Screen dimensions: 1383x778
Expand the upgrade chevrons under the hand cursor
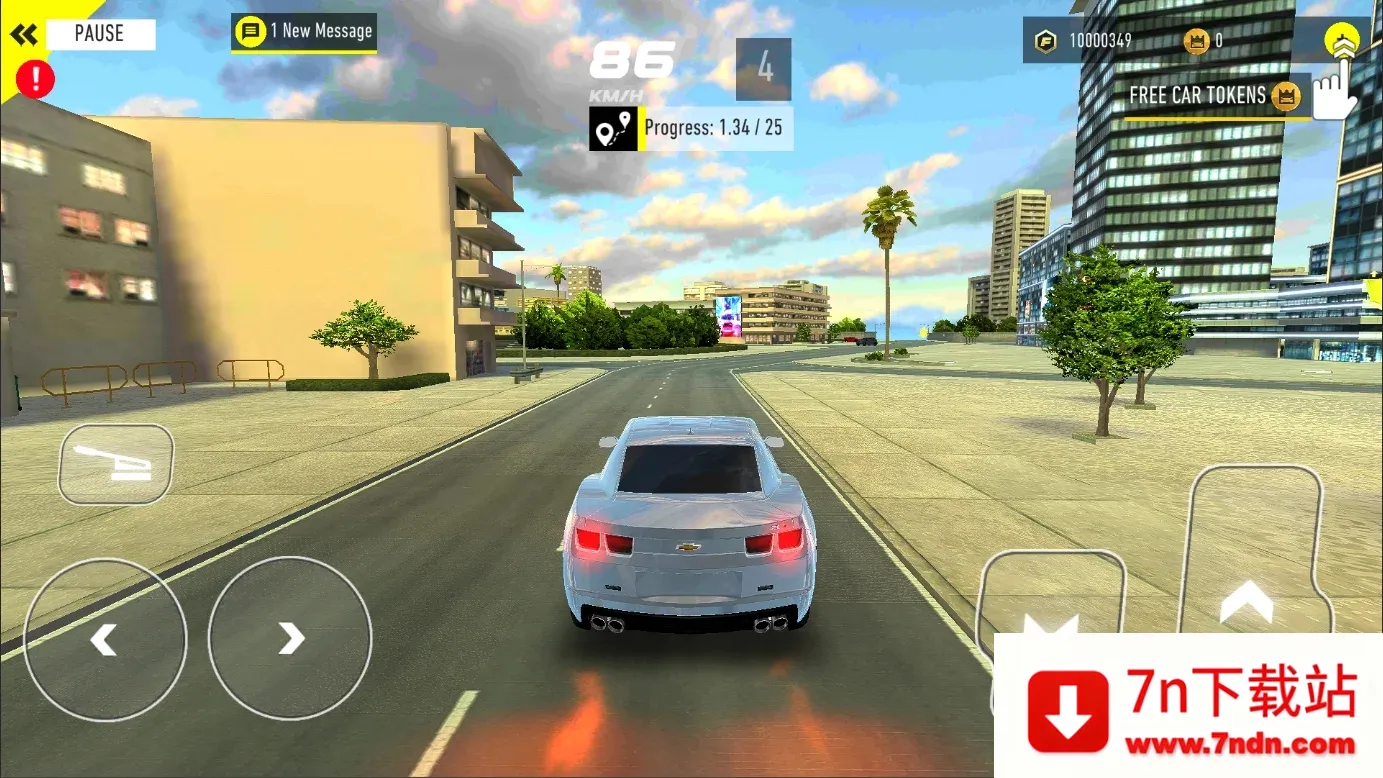[1340, 41]
